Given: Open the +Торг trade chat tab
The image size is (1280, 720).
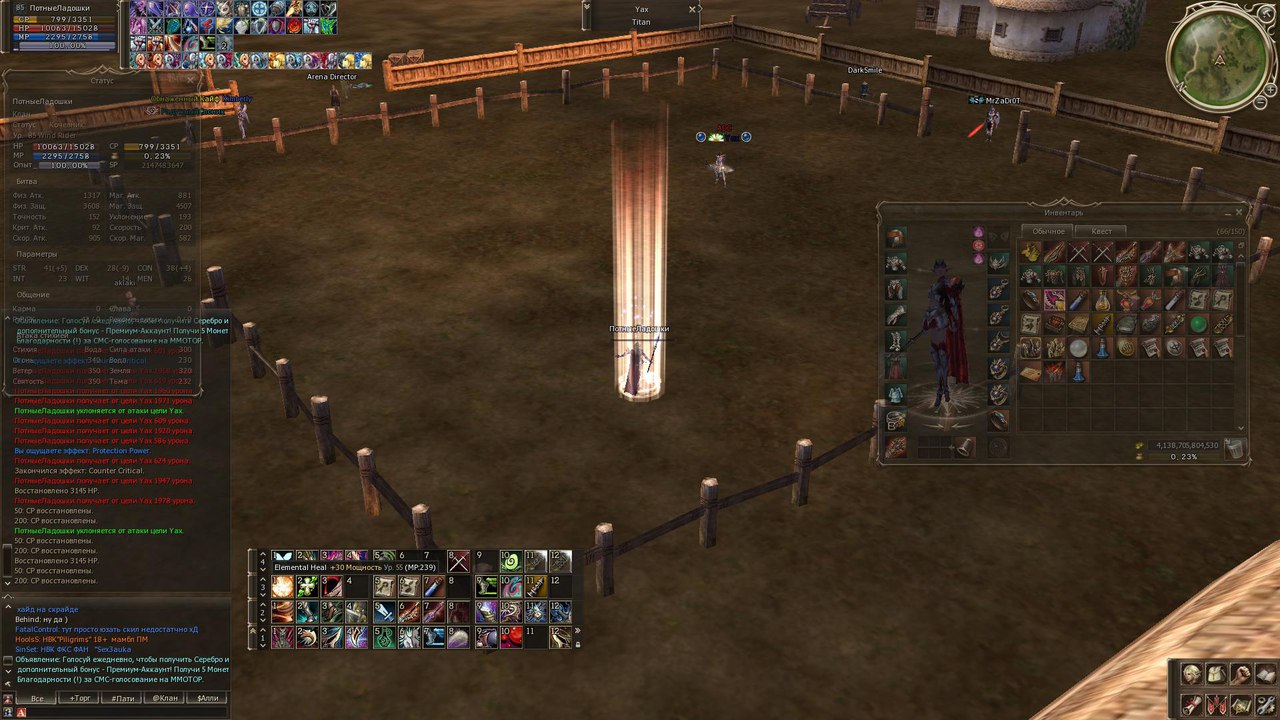Looking at the screenshot, I should [80, 698].
